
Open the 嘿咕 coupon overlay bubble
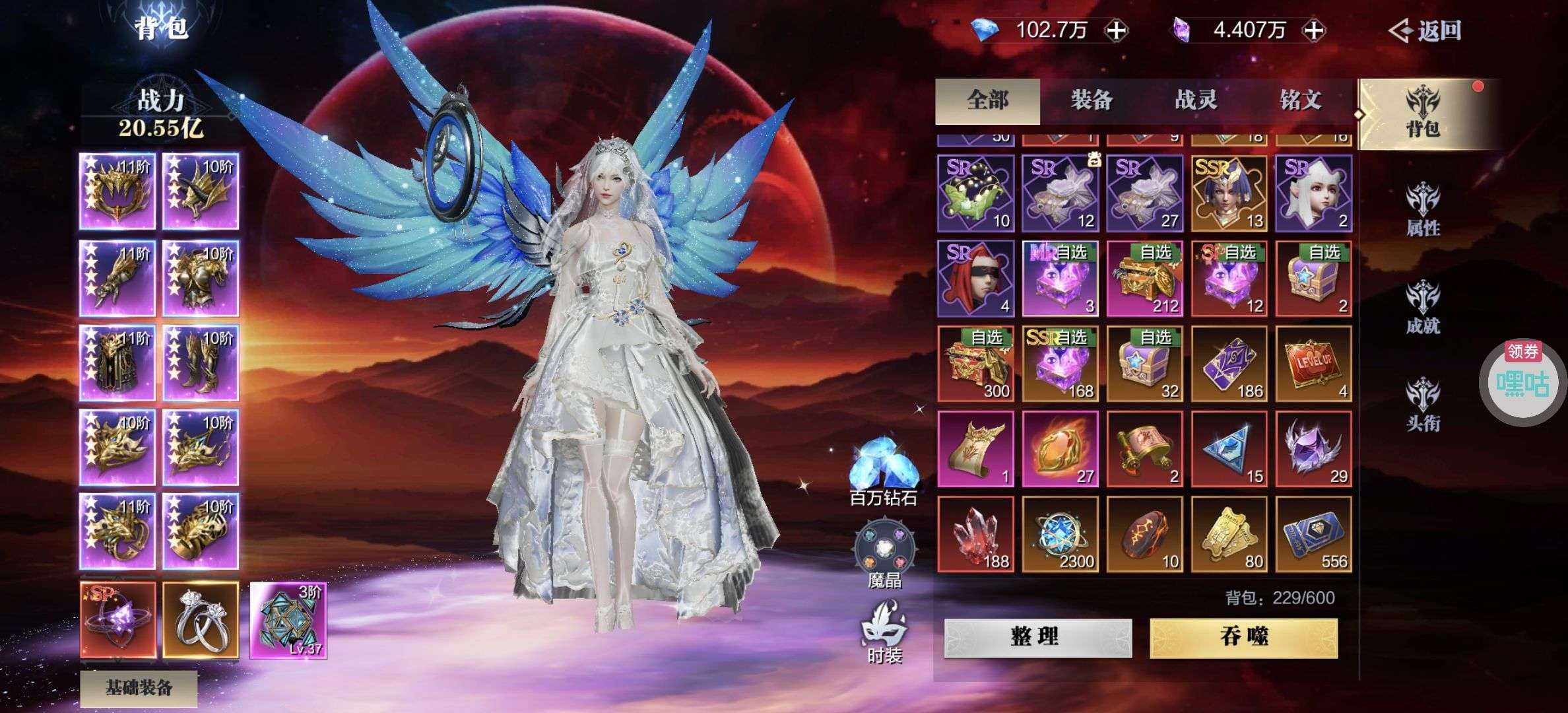click(1522, 382)
